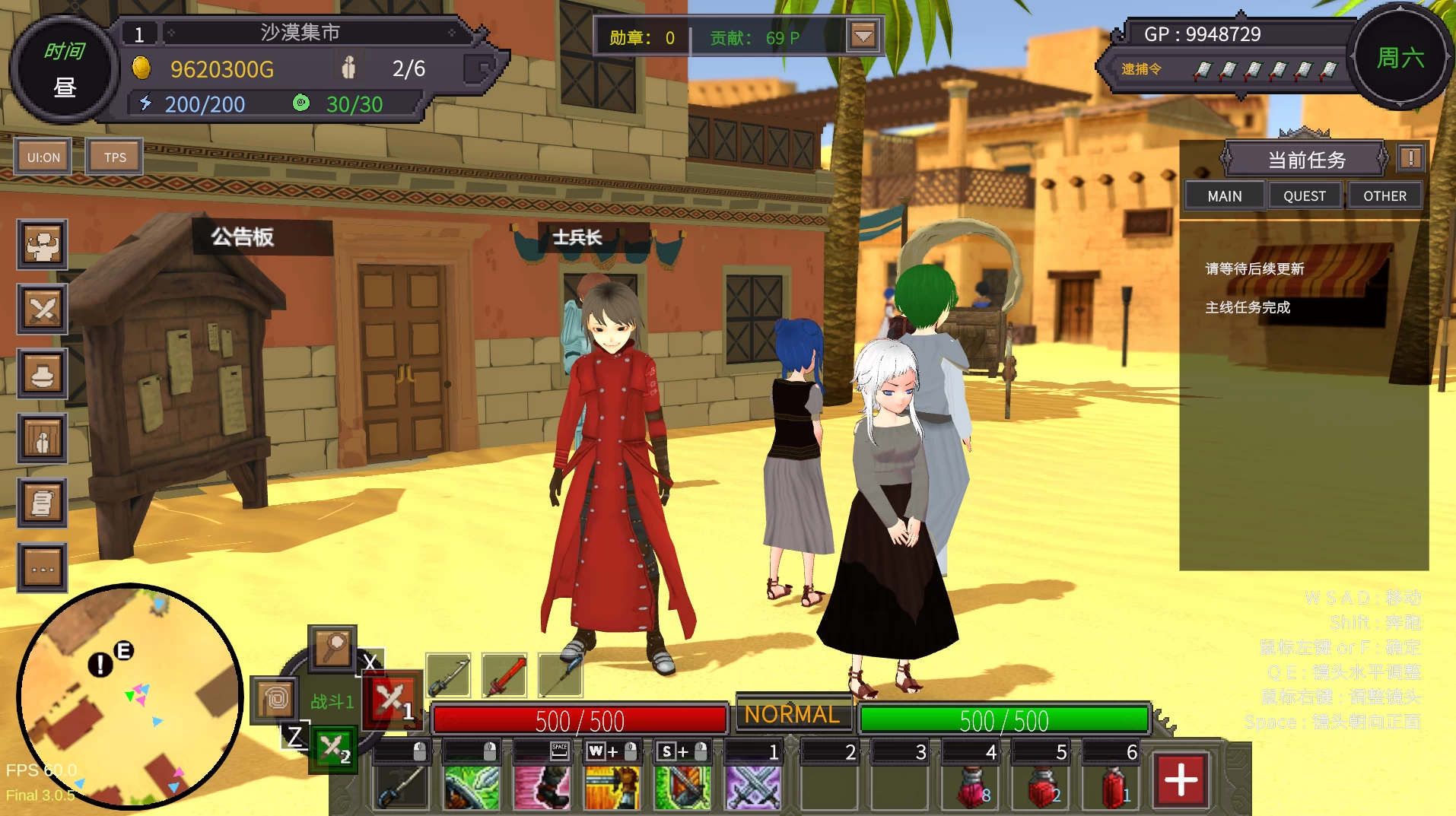Toggle the UI:ON button

point(43,157)
